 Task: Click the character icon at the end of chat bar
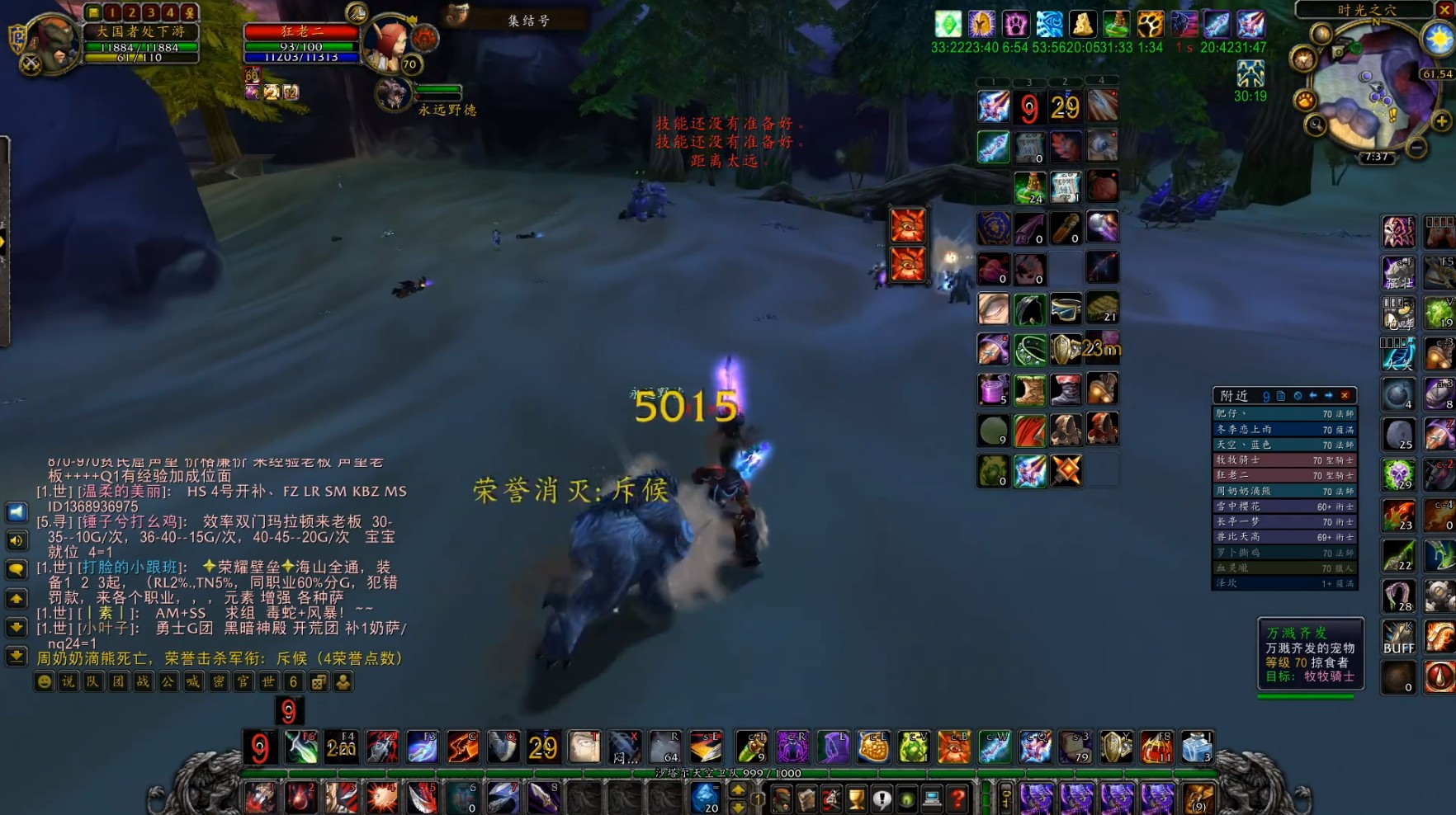pyautogui.click(x=343, y=684)
